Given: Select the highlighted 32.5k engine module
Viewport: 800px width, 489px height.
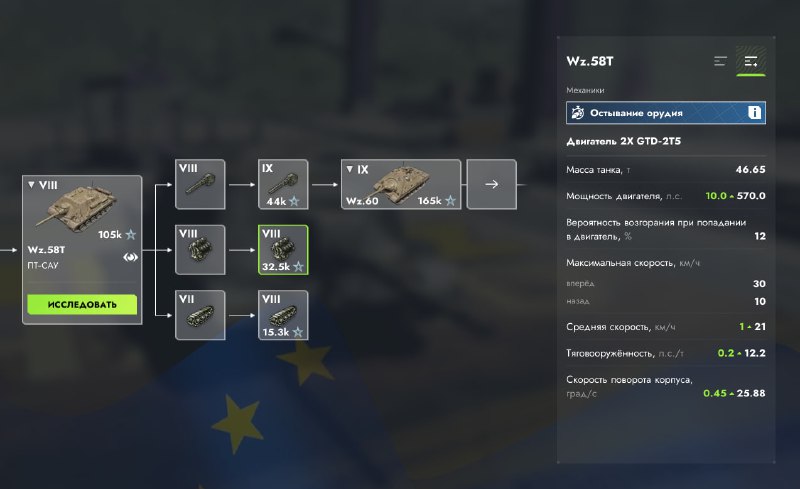Looking at the screenshot, I should pos(283,250).
